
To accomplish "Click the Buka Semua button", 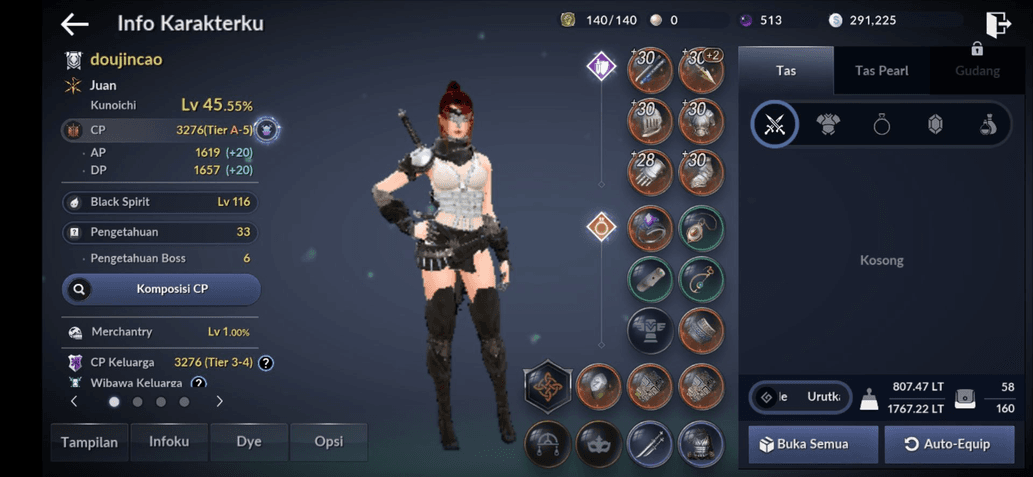I will click(813, 444).
